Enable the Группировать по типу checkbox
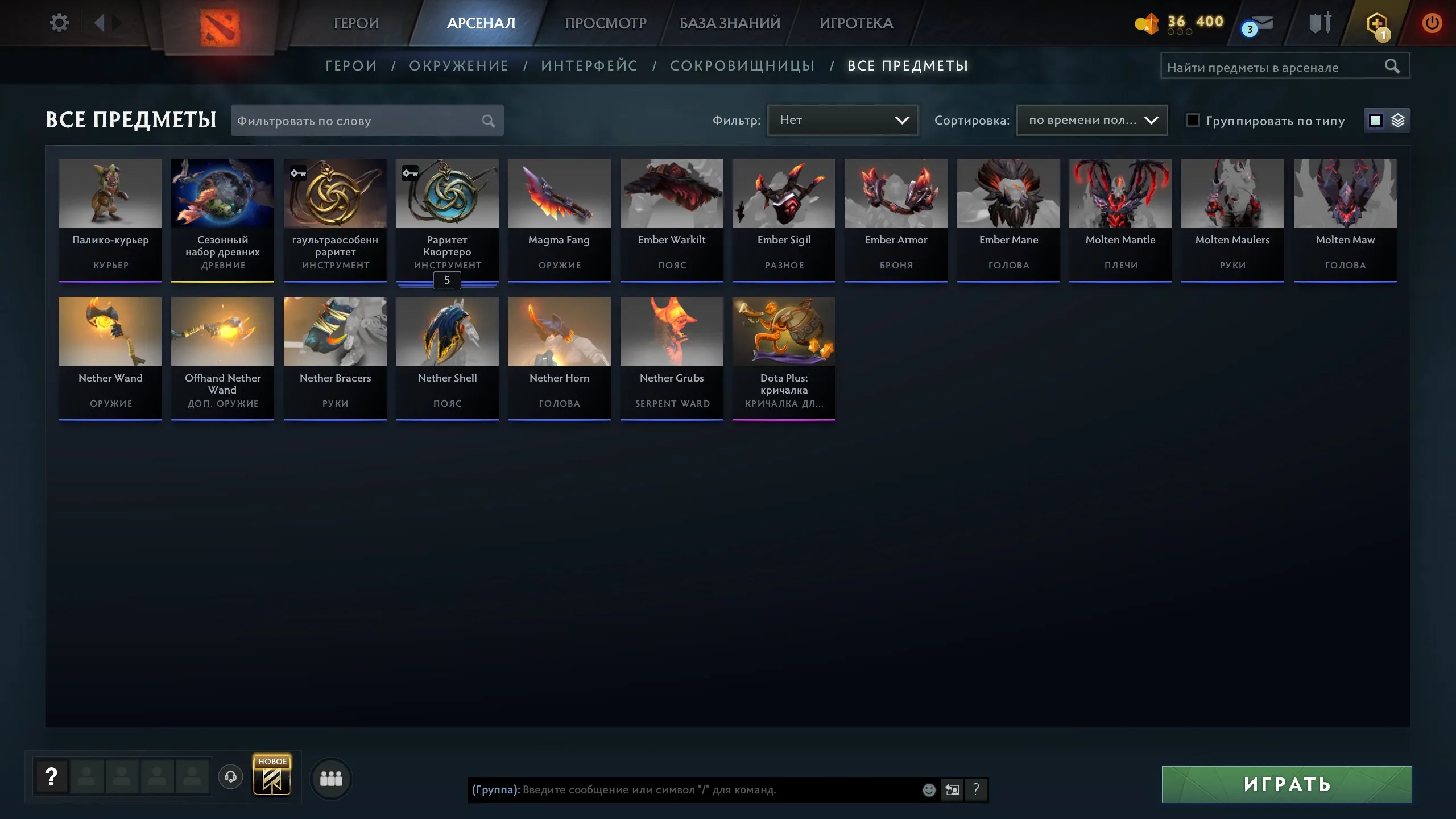Screen dimensions: 1456x819 (1193, 120)
